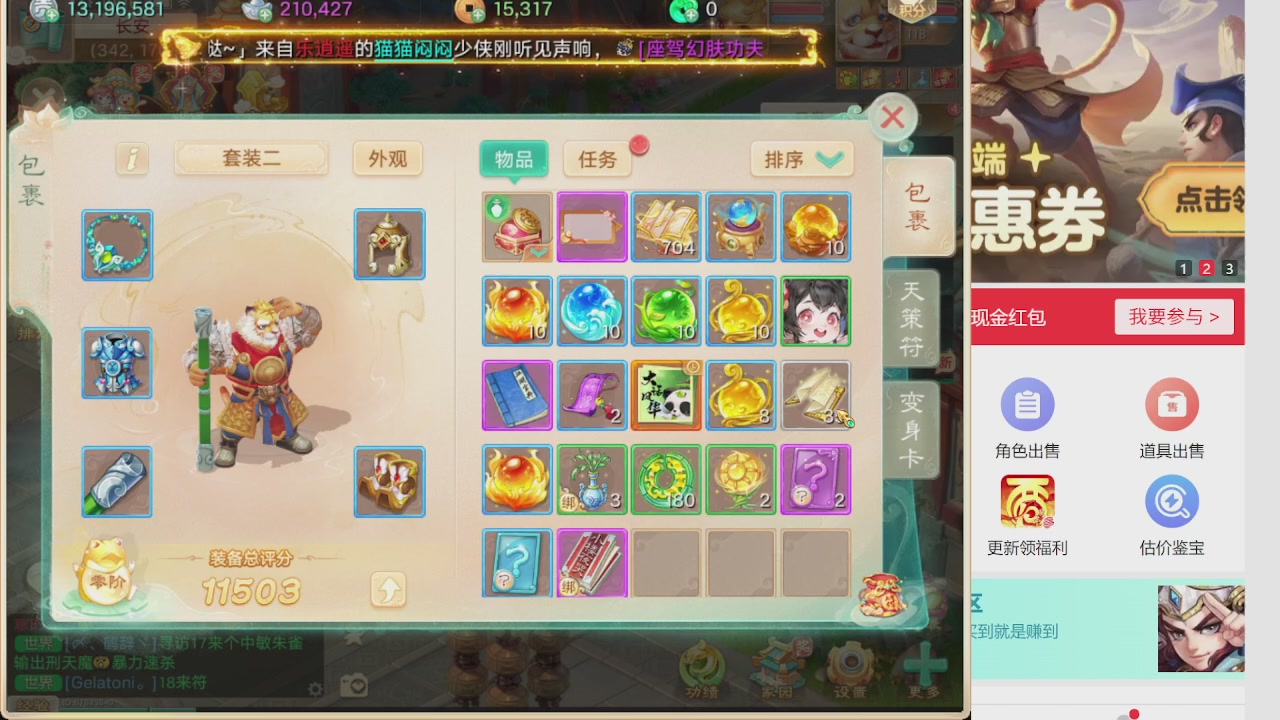Switch to the 任务 tab
The width and height of the screenshot is (1280, 720).
[x=596, y=159]
